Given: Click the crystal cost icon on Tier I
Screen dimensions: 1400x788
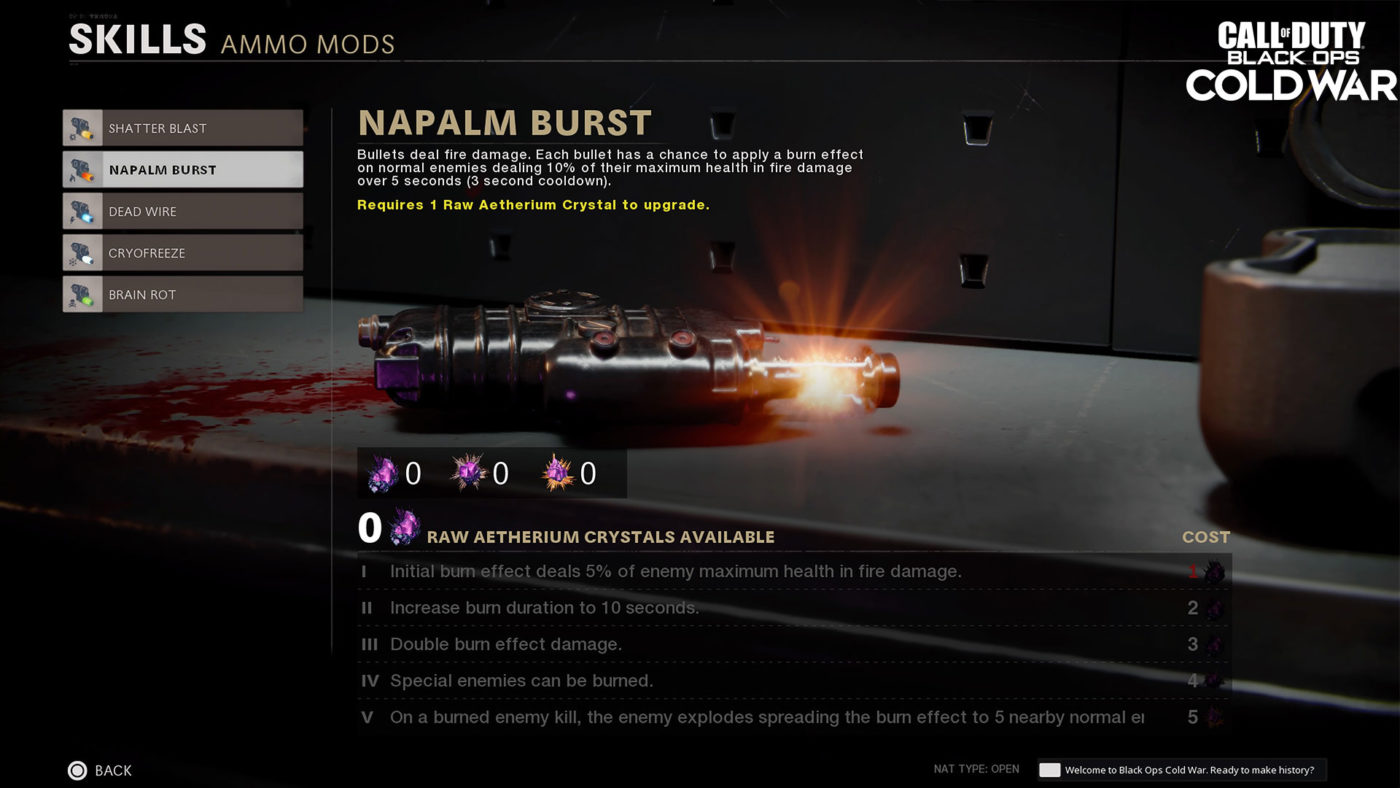Looking at the screenshot, I should click(1215, 572).
